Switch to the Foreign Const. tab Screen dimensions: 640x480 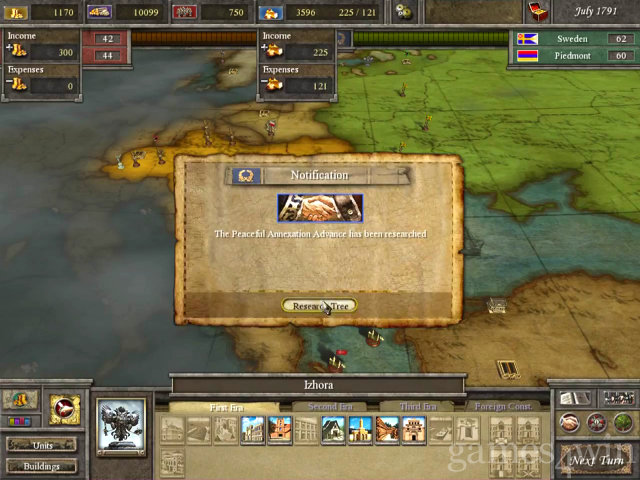point(501,407)
